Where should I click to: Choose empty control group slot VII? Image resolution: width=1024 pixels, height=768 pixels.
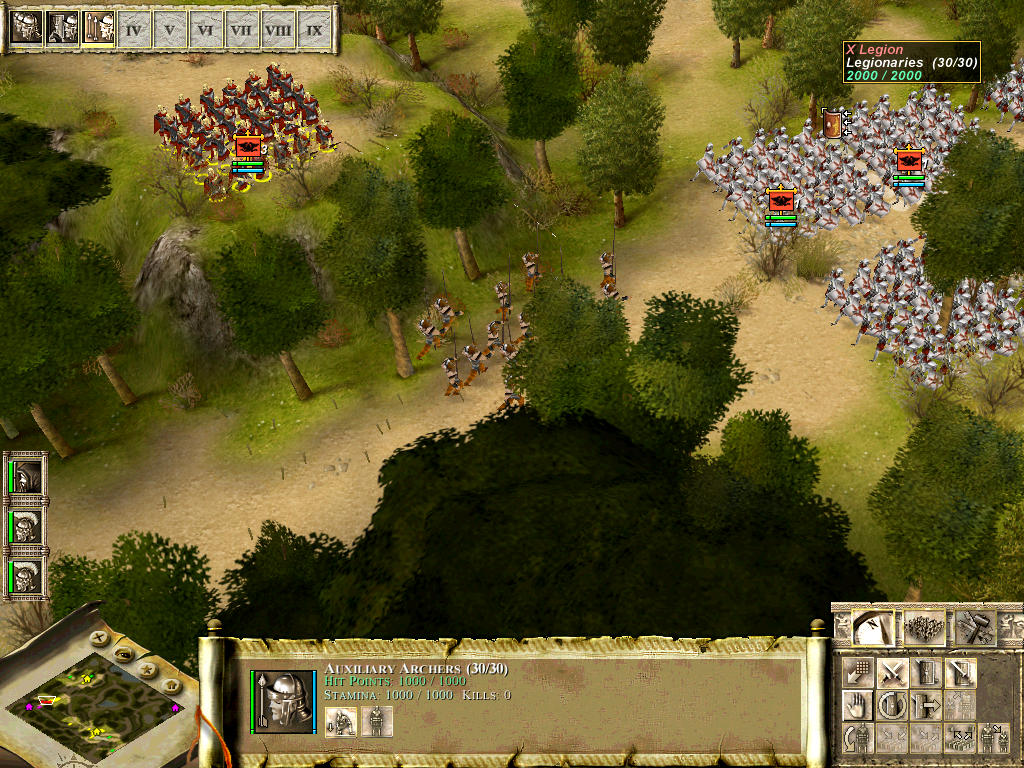pos(241,30)
